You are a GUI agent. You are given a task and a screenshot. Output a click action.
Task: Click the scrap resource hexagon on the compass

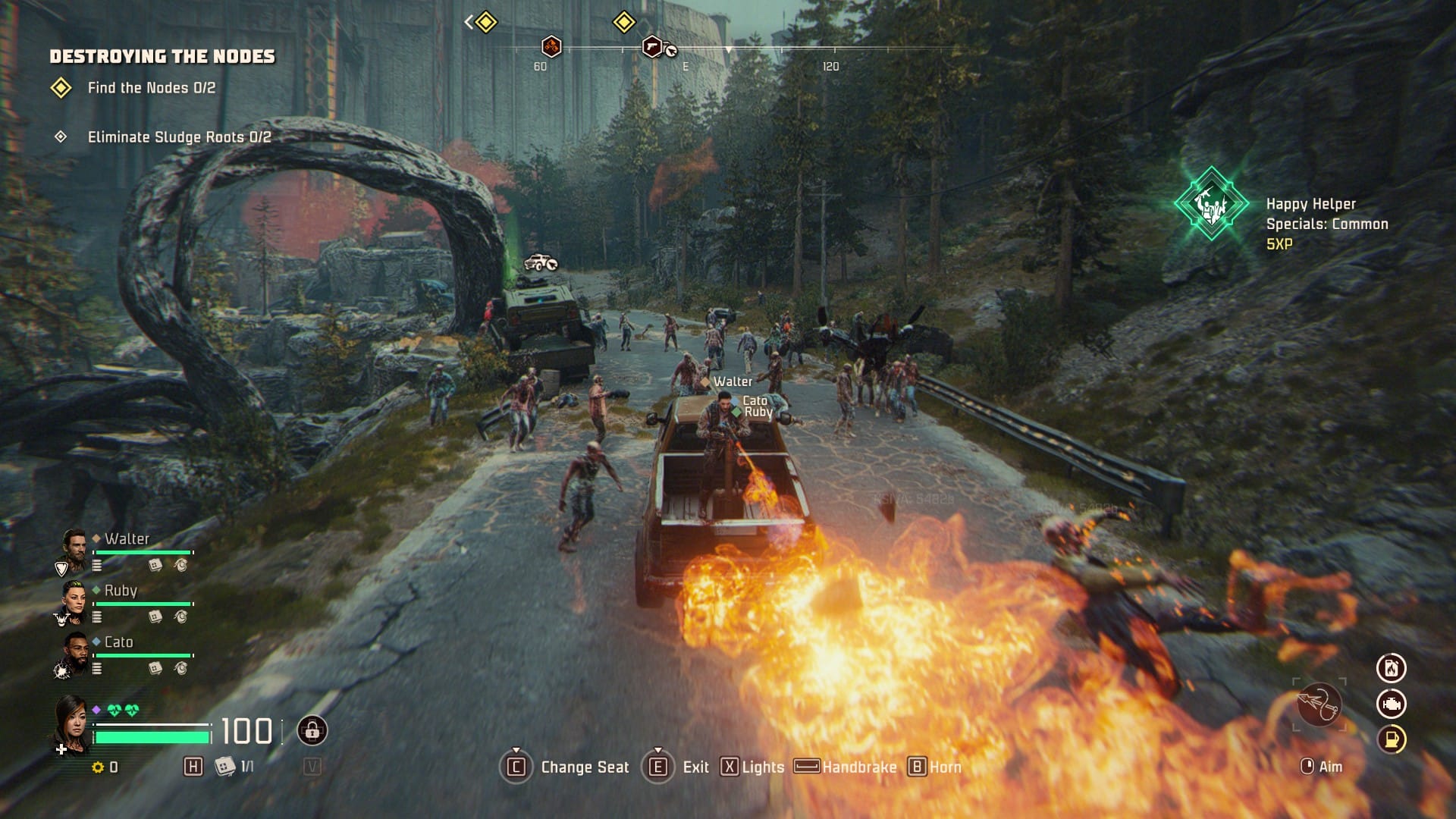click(551, 48)
